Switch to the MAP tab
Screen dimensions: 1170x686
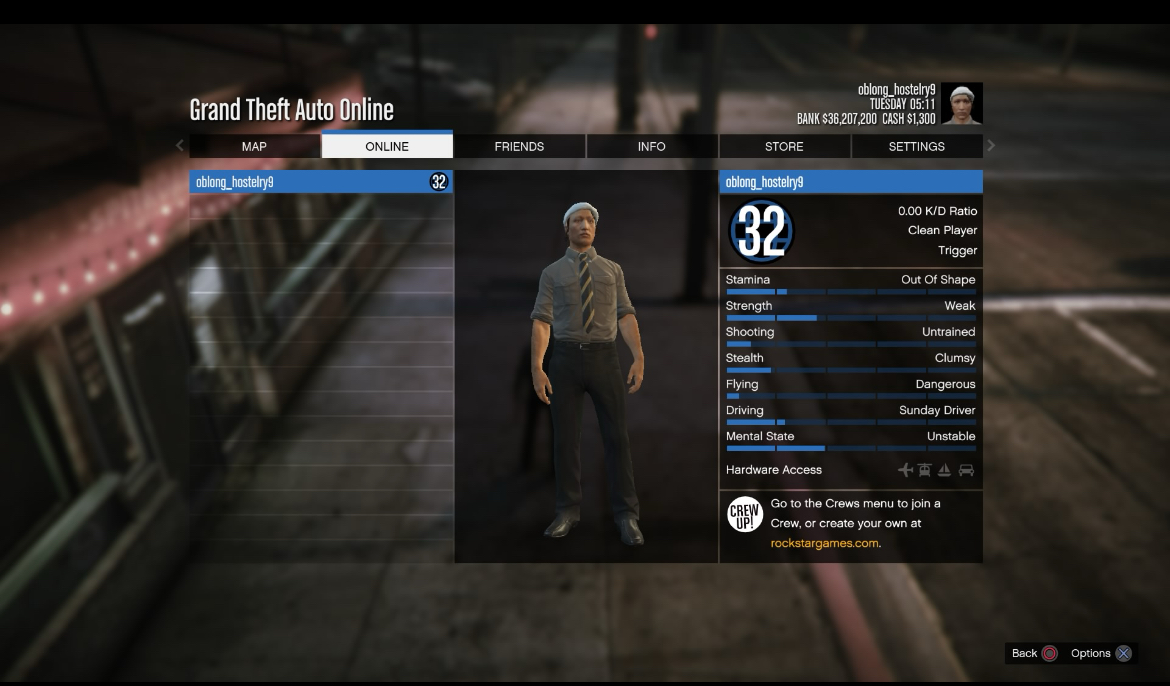[254, 147]
